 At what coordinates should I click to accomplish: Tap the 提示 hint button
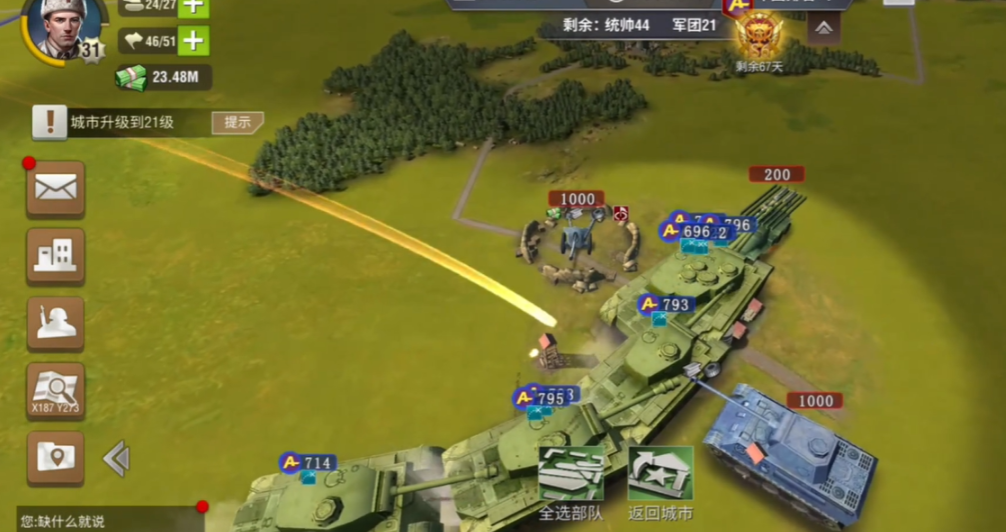(237, 122)
